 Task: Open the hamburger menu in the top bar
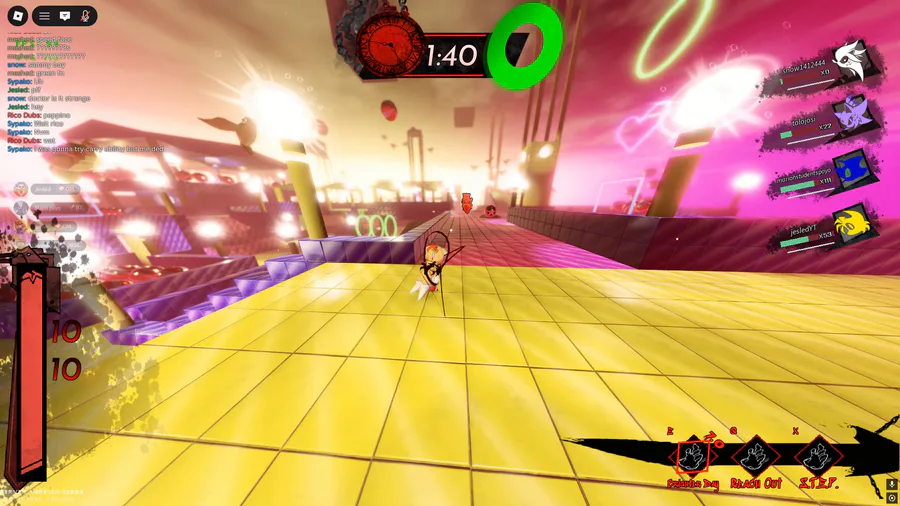44,16
